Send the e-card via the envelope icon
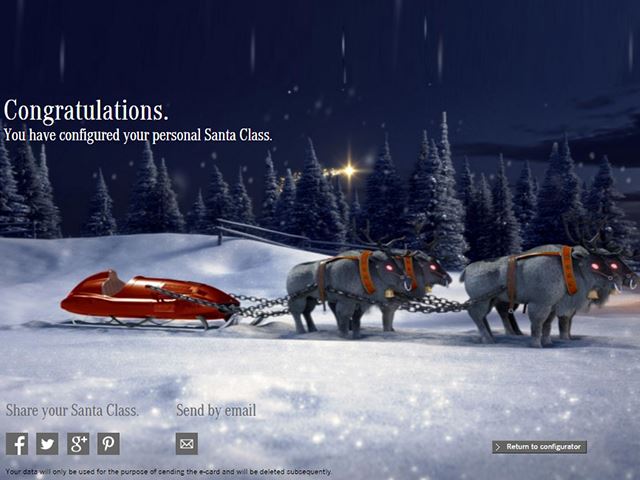 [187, 444]
